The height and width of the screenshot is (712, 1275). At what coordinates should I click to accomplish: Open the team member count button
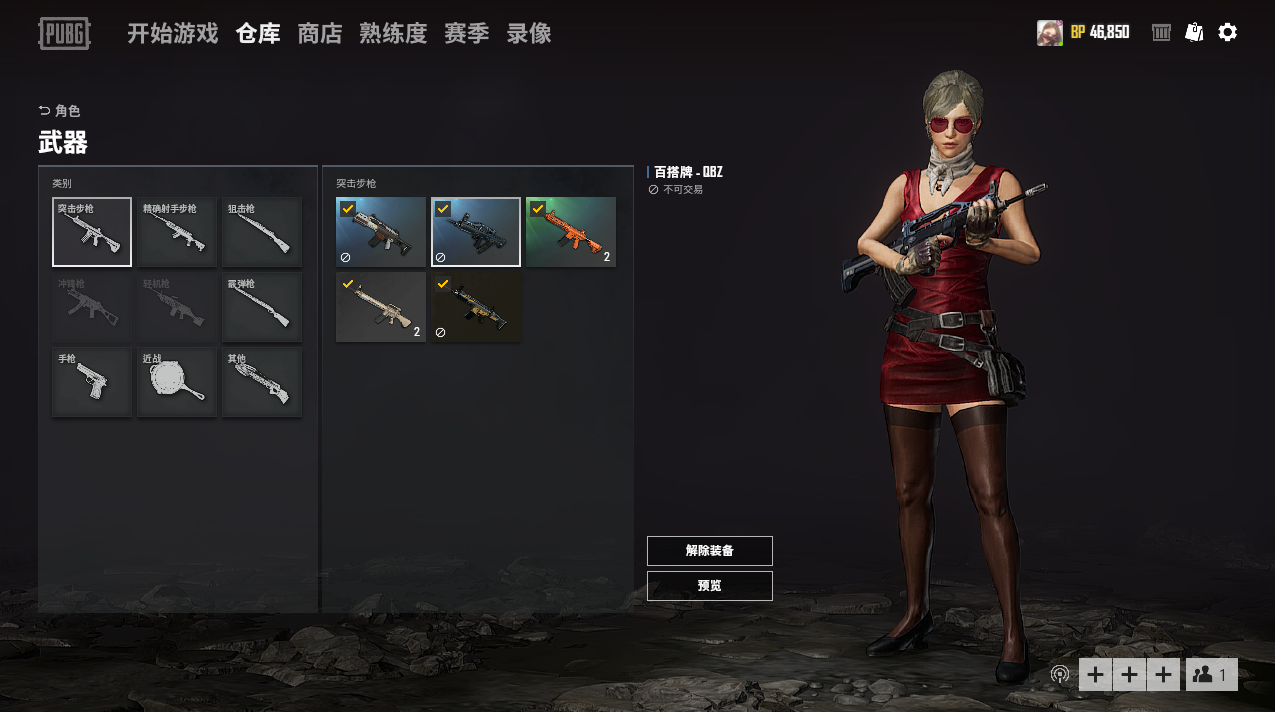(1212, 675)
